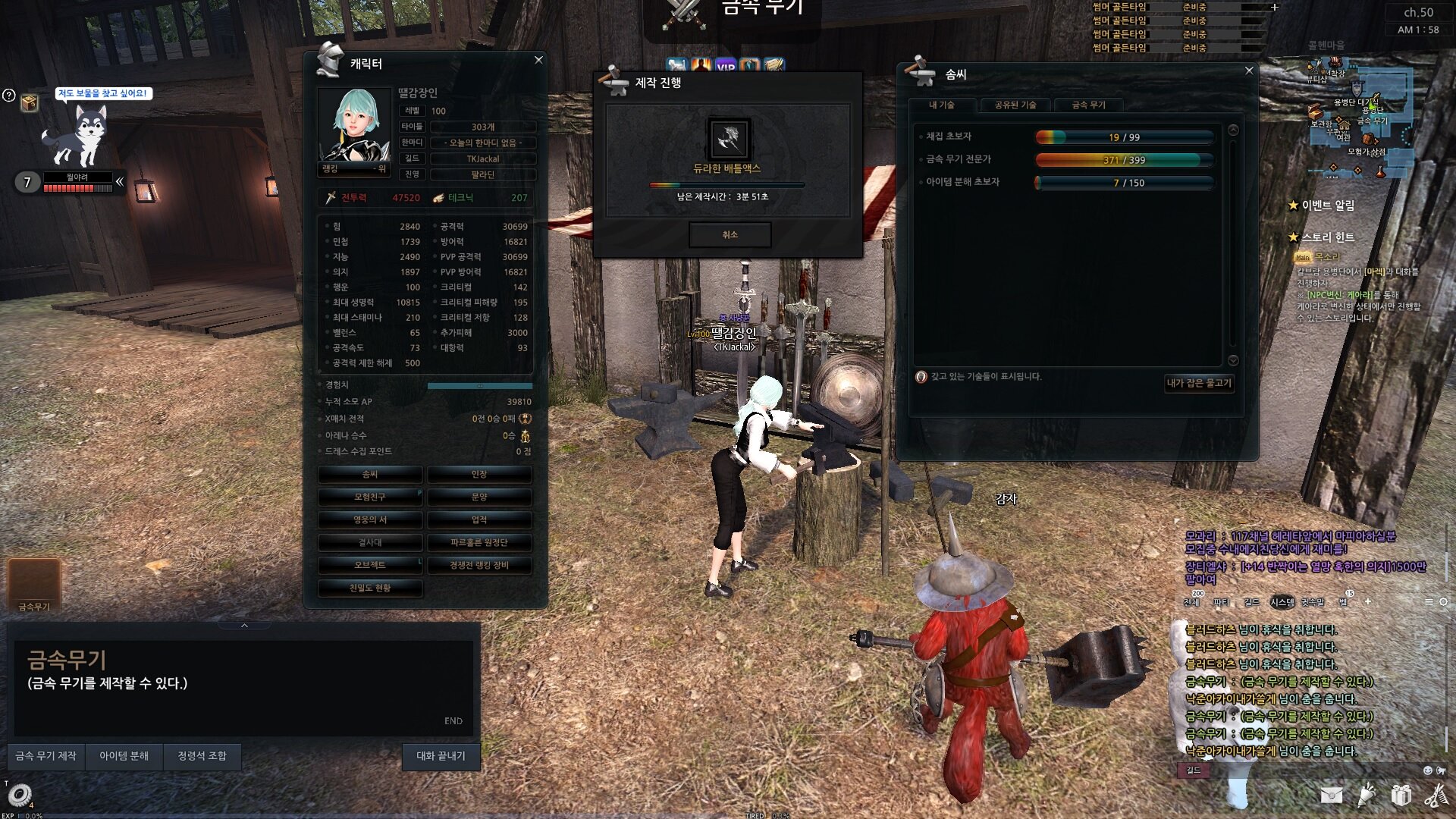Select 아이템 분해 dialogue option
1456x819 pixels.
coord(124,756)
